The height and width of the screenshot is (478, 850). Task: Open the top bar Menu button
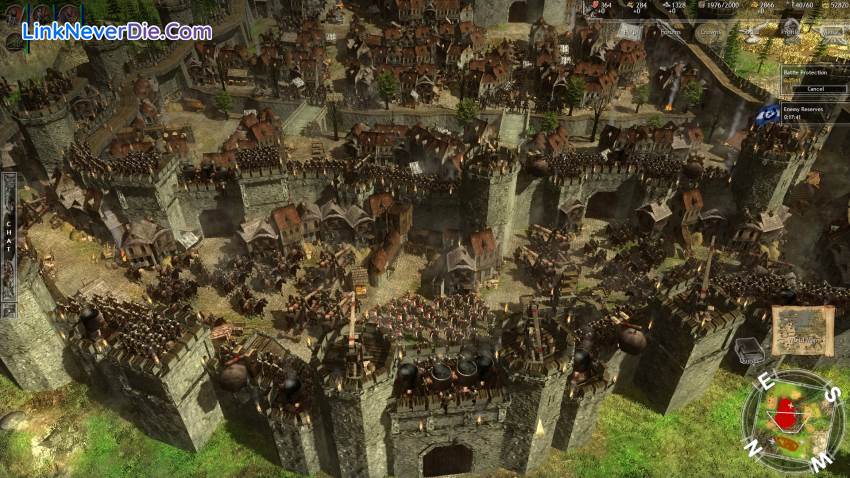click(820, 32)
